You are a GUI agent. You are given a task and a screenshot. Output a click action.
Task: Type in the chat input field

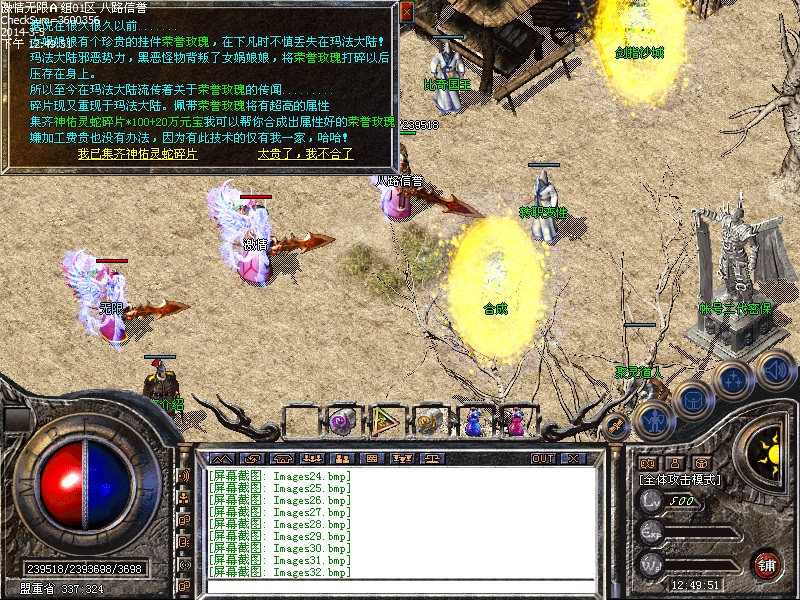400,586
